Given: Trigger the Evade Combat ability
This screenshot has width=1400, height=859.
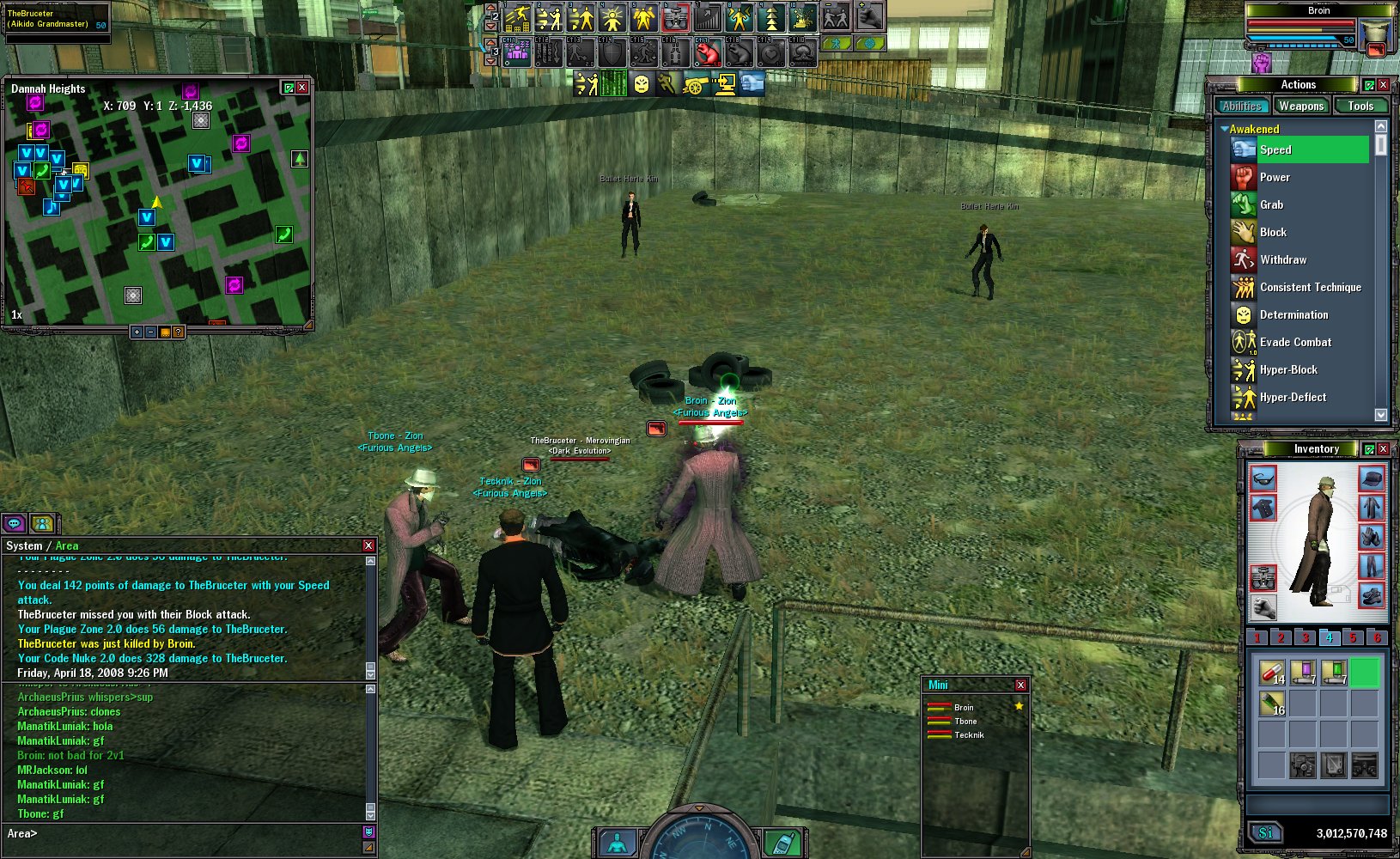Looking at the screenshot, I should [x=1294, y=342].
